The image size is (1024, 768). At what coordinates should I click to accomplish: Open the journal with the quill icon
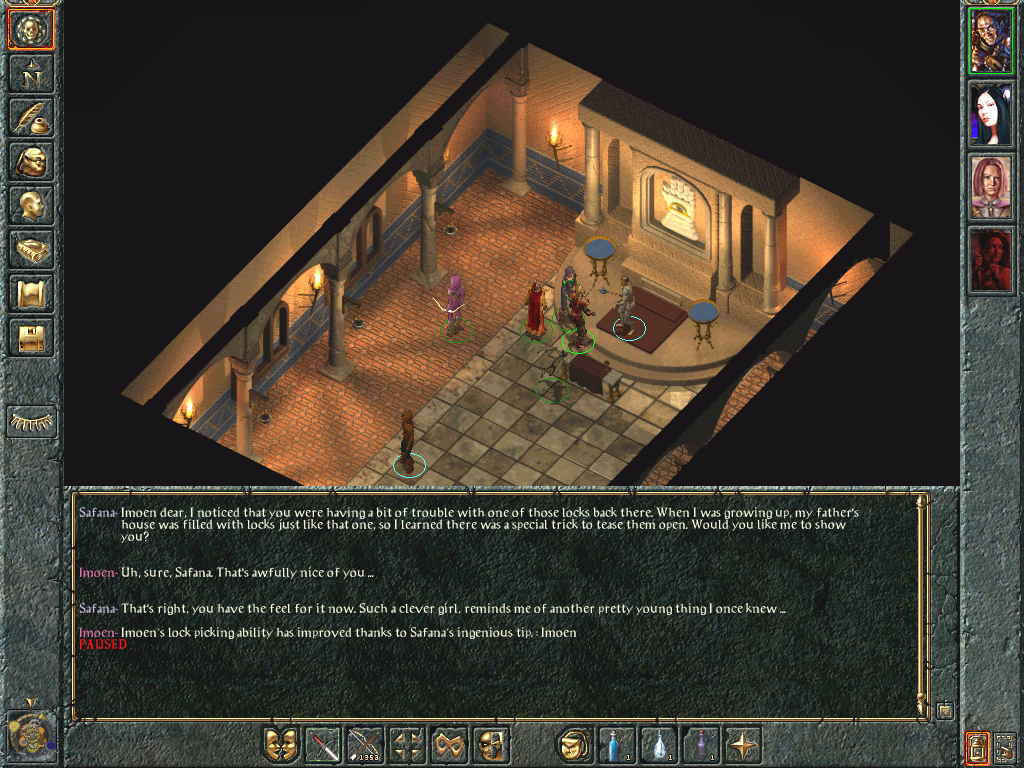[x=31, y=117]
